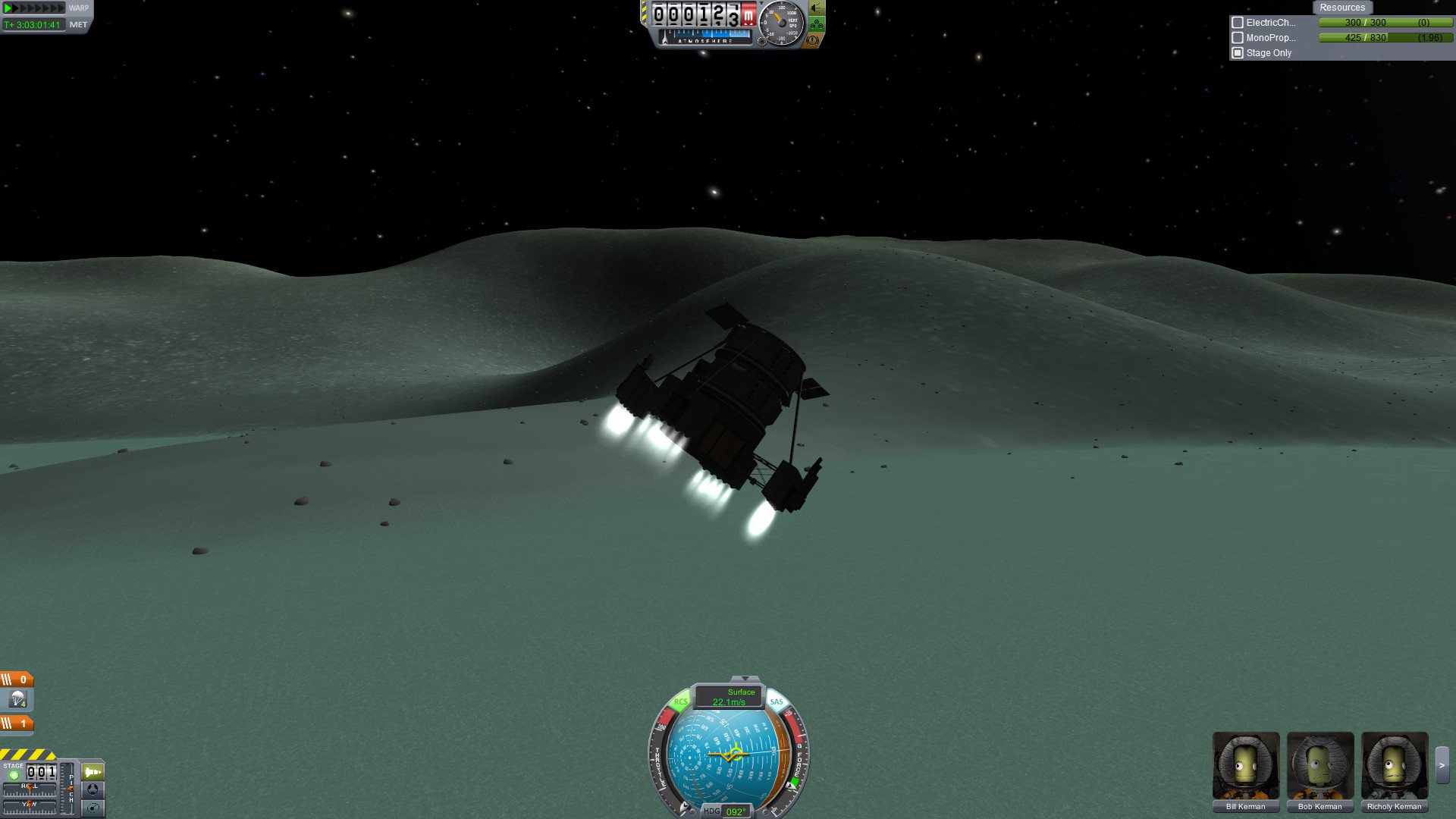Screen dimensions: 1456x819
Task: Select the staging mode rocket button
Action: 93,772
